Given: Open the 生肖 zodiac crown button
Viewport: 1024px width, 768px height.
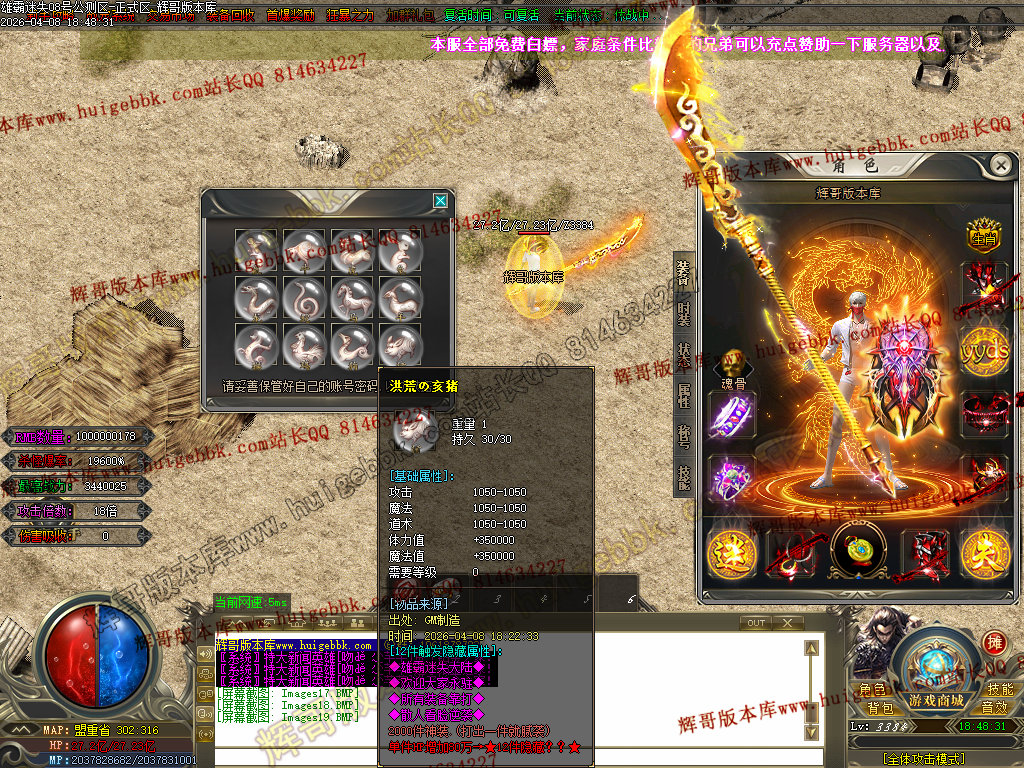Looking at the screenshot, I should (984, 237).
